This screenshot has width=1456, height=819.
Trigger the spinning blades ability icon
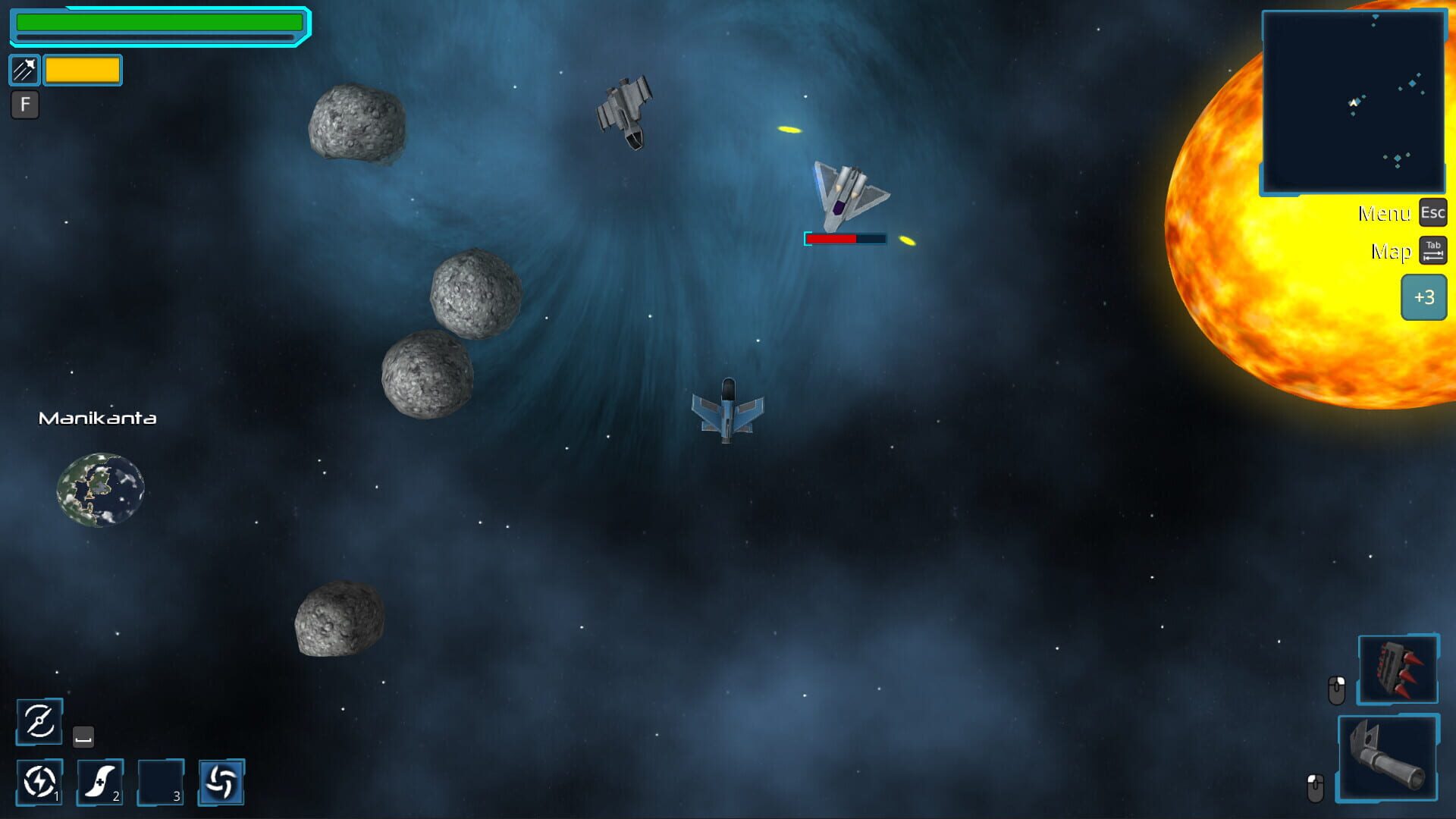click(221, 781)
